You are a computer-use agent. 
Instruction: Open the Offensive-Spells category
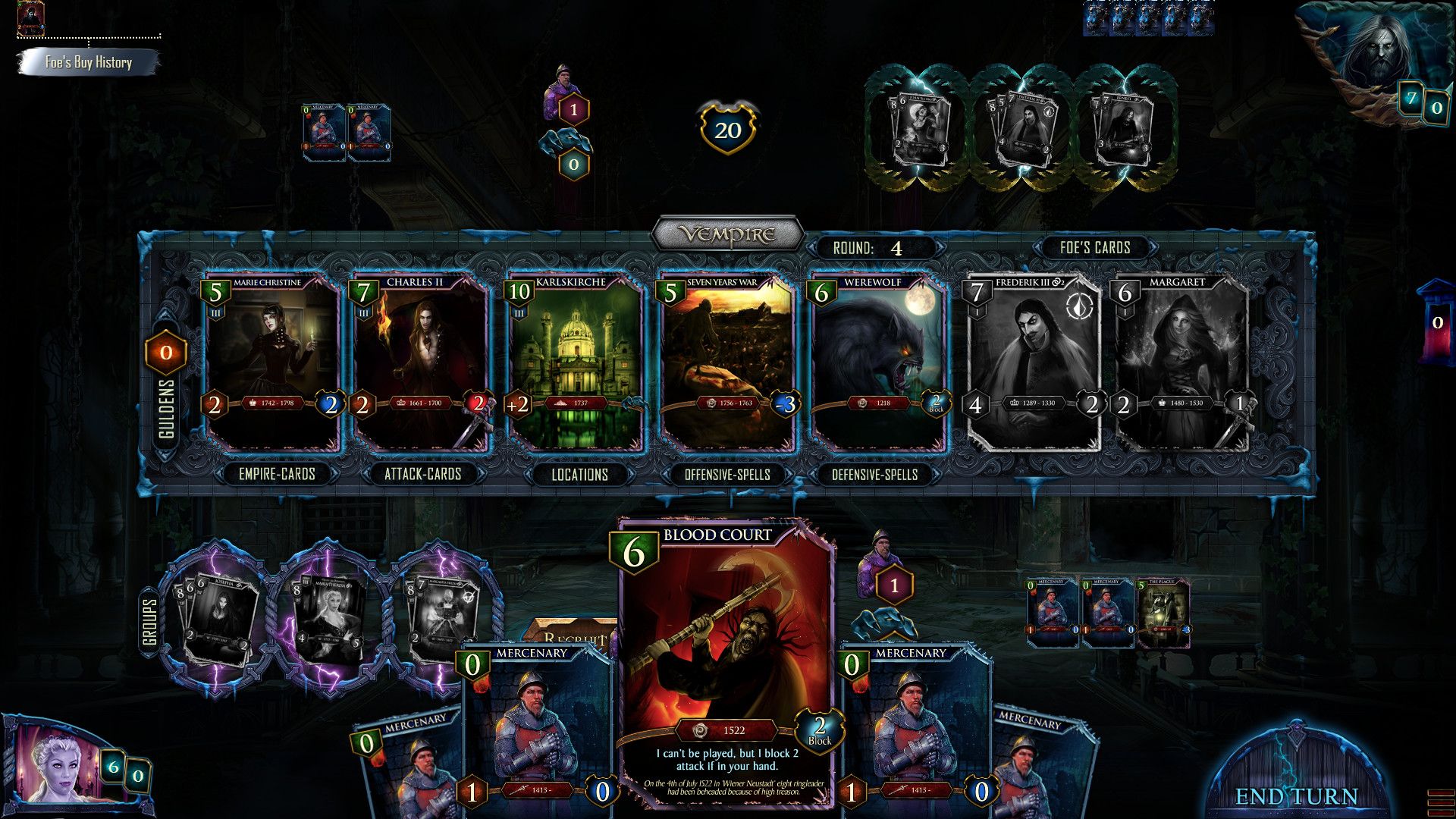[x=727, y=475]
